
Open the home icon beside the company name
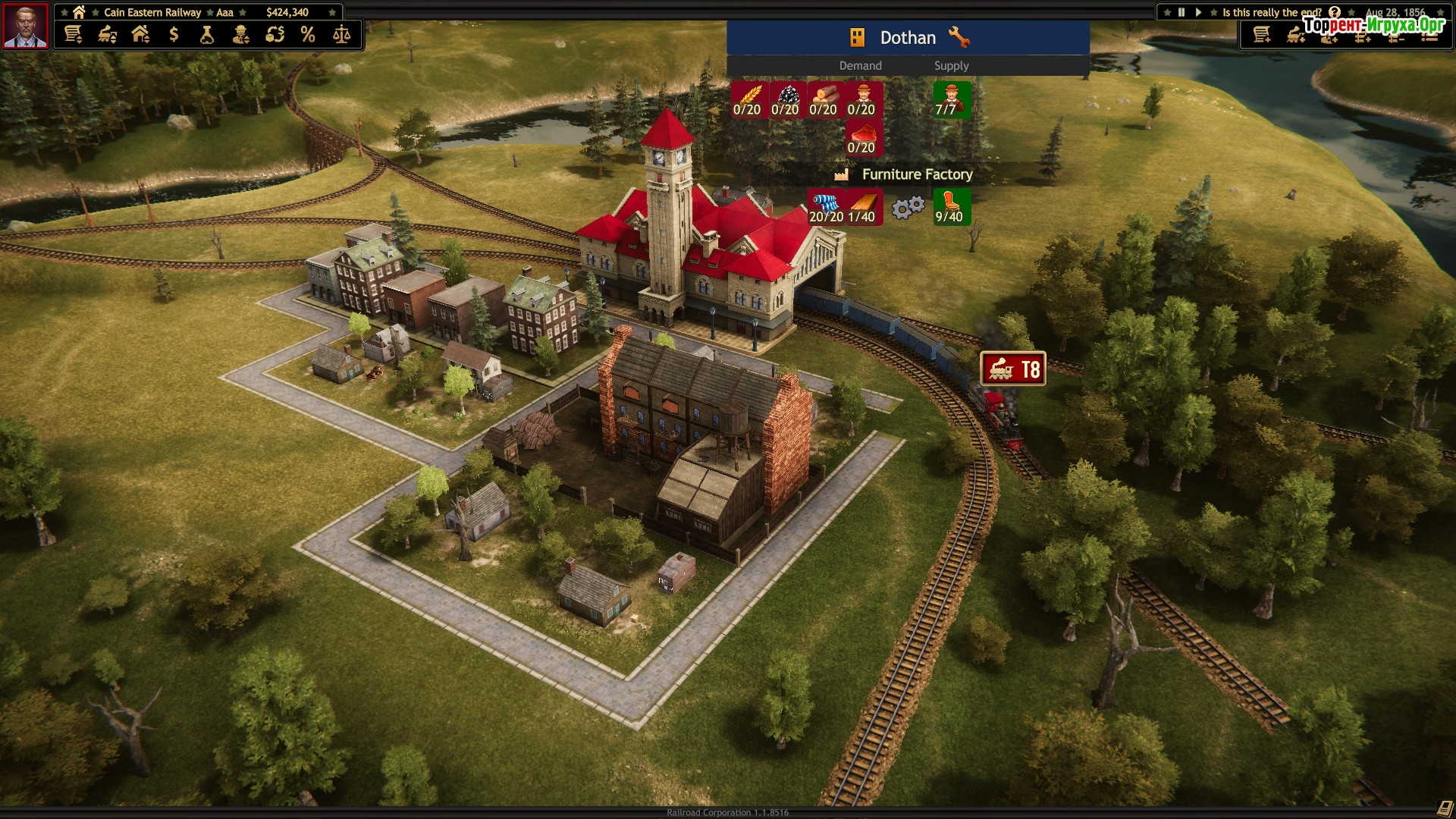[79, 12]
